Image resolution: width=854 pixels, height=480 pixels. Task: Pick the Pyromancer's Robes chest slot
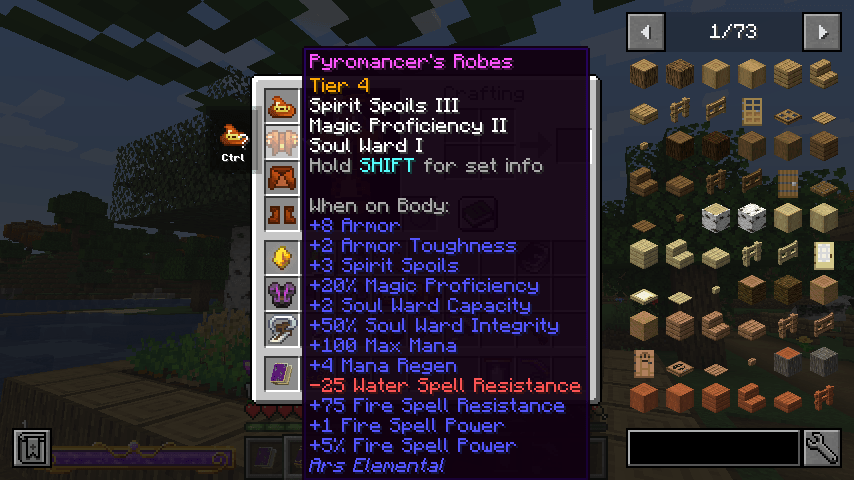point(280,143)
